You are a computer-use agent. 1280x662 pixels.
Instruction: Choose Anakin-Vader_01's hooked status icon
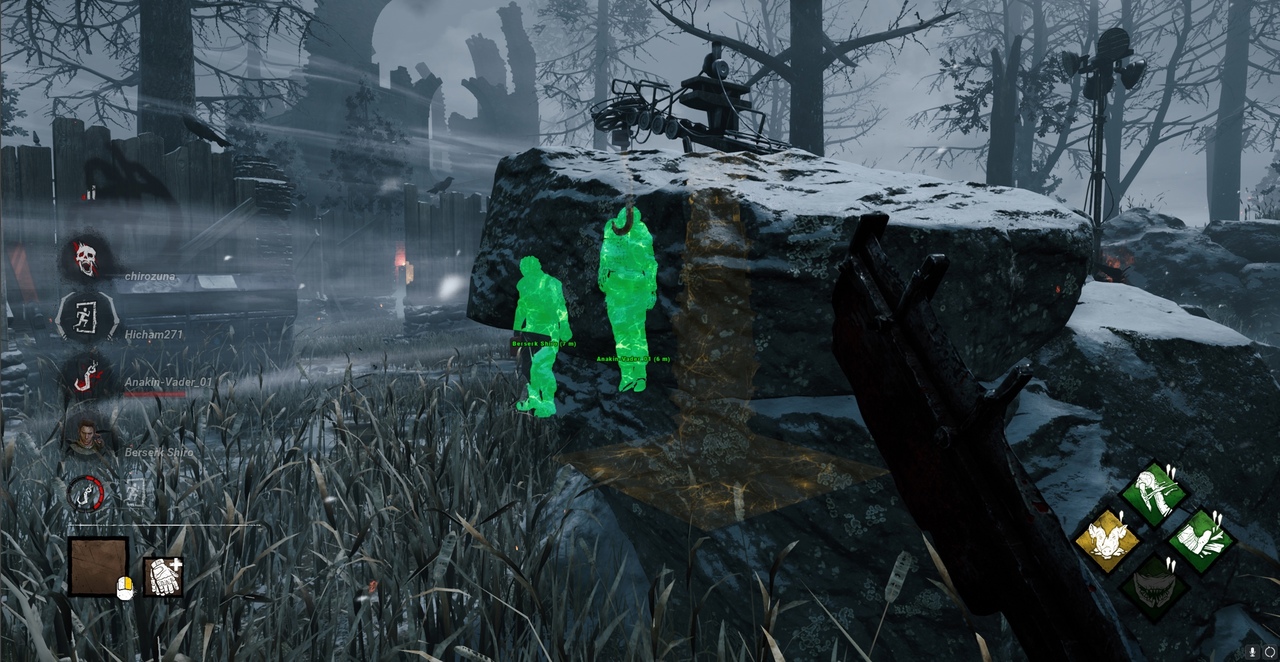click(87, 377)
